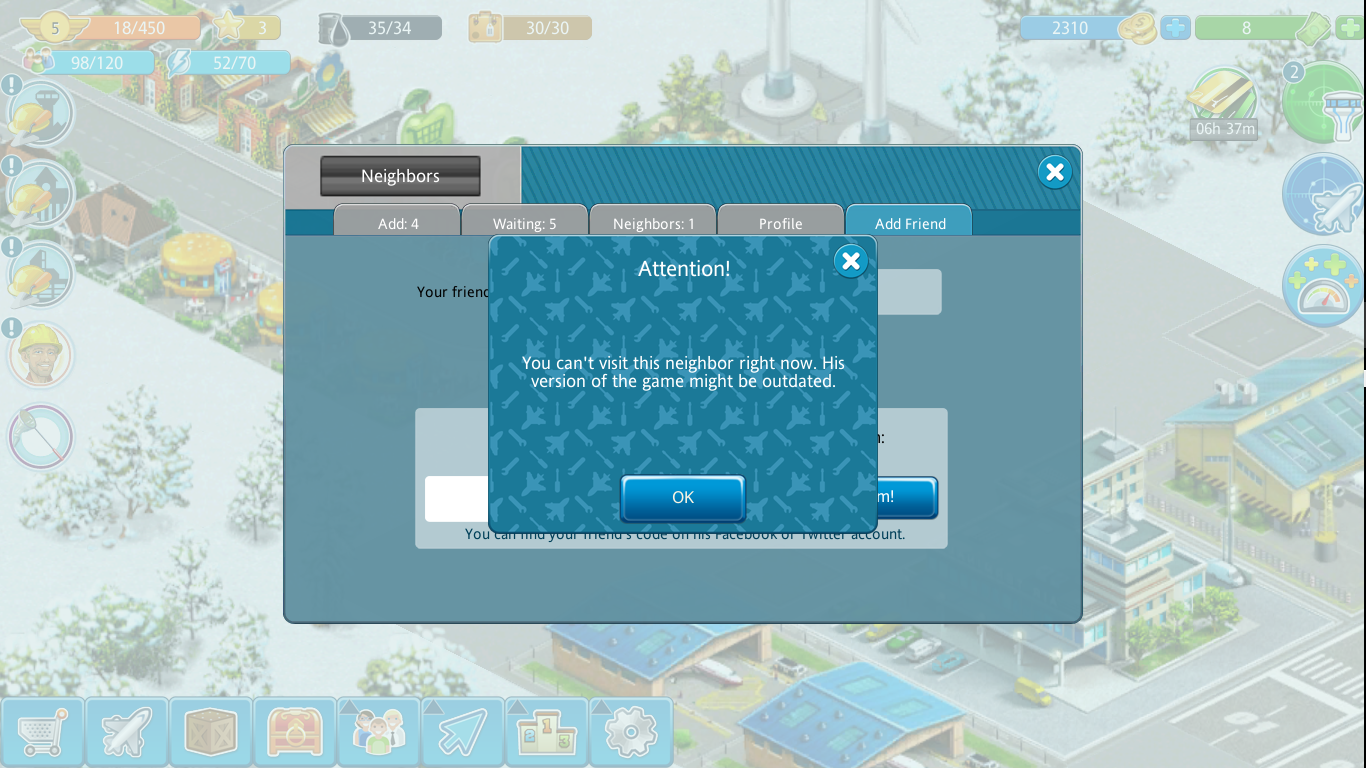The image size is (1366, 768).
Task: Open the gear settings menu
Action: (x=630, y=733)
